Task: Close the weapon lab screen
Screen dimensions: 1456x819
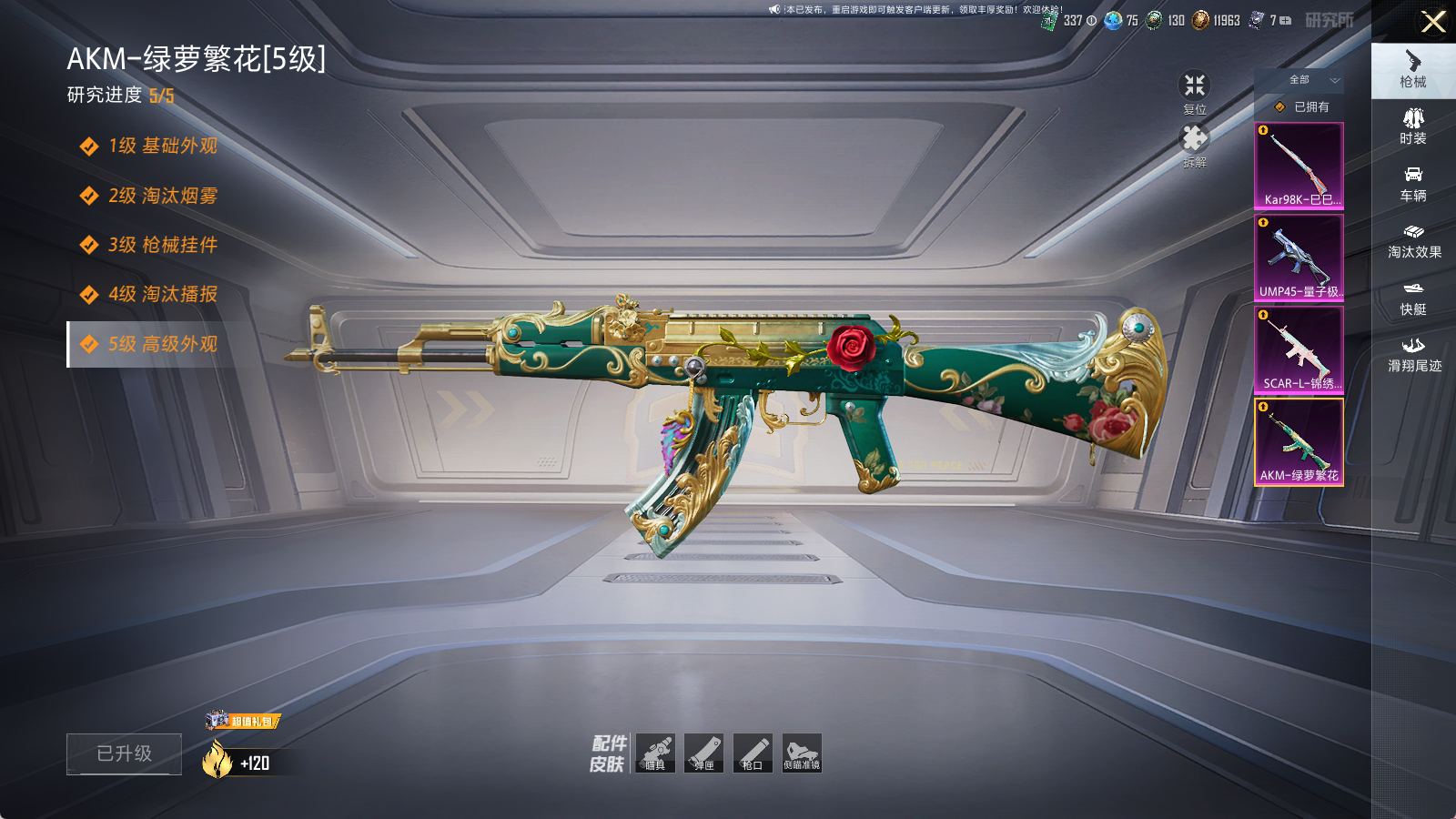Action: pos(1433,22)
